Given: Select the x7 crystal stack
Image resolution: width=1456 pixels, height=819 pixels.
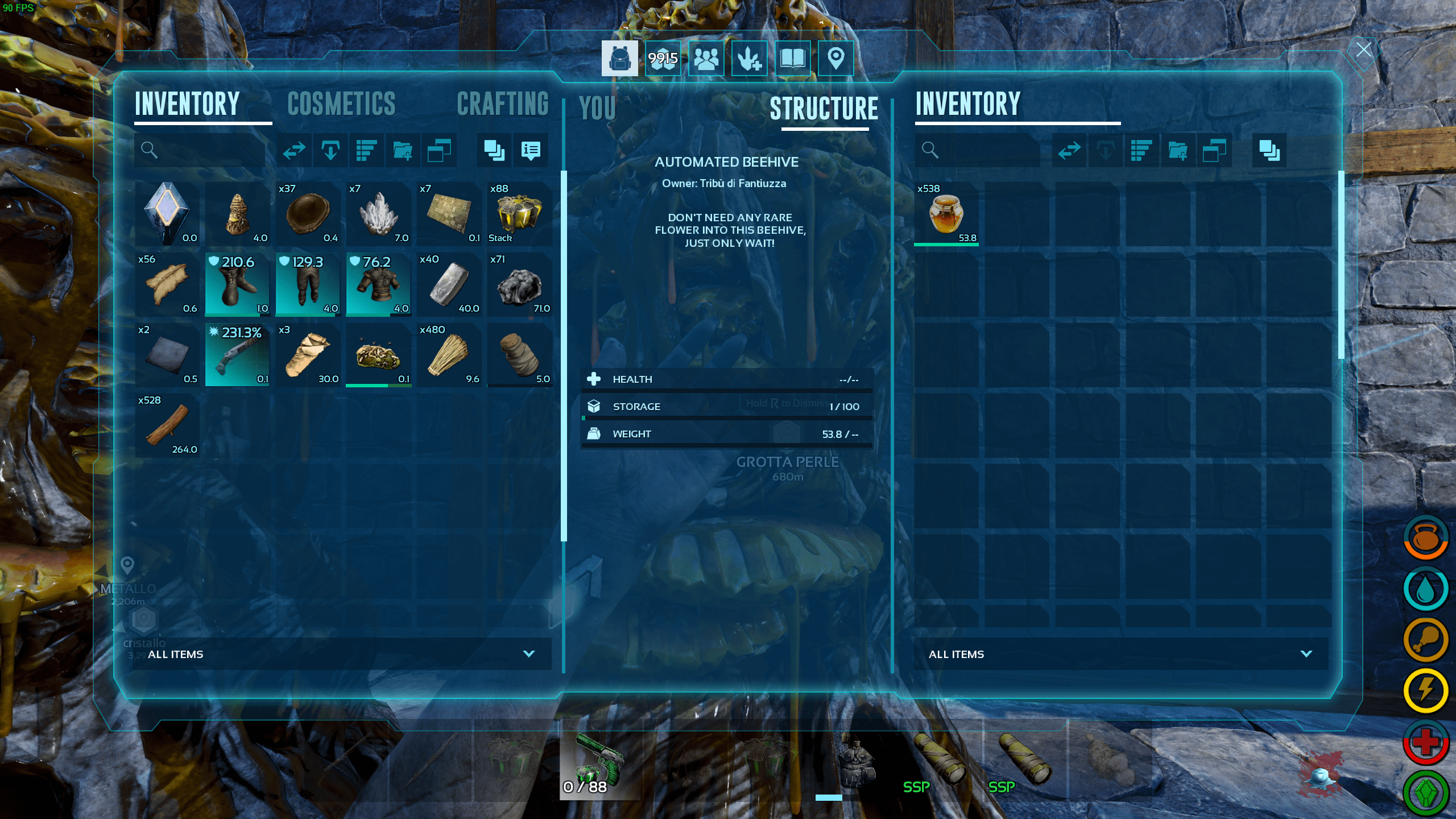Looking at the screenshot, I should point(378,214).
